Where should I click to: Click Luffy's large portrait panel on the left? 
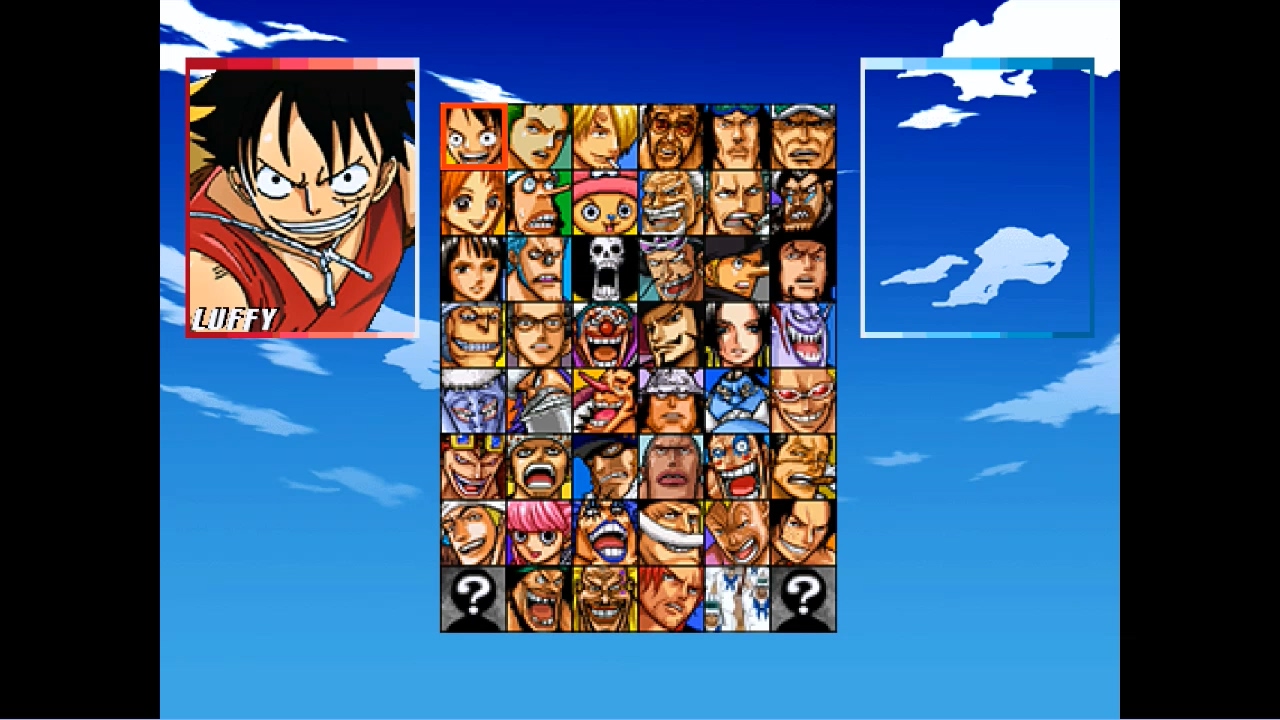(302, 198)
